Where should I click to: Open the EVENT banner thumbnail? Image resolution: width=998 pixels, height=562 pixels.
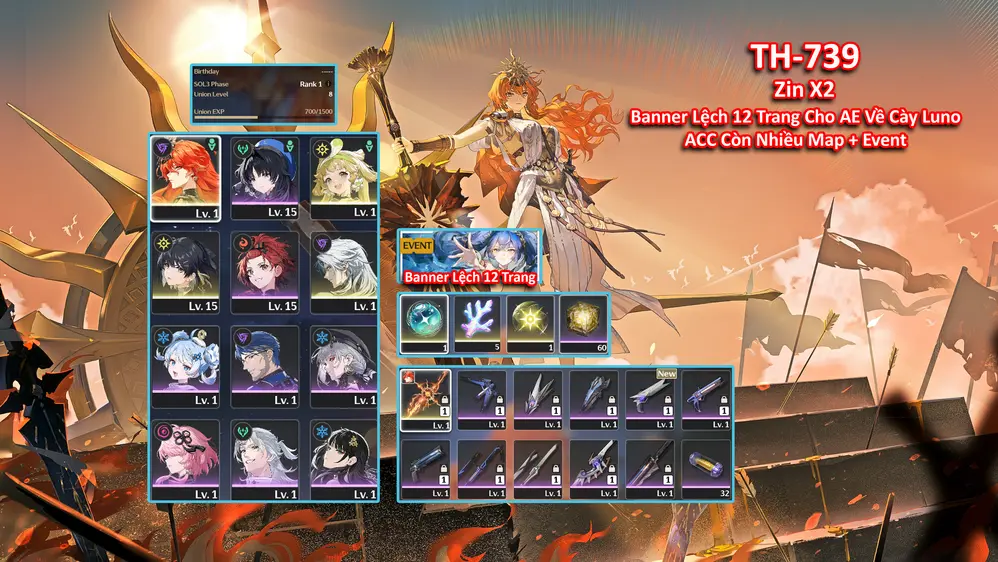point(469,257)
